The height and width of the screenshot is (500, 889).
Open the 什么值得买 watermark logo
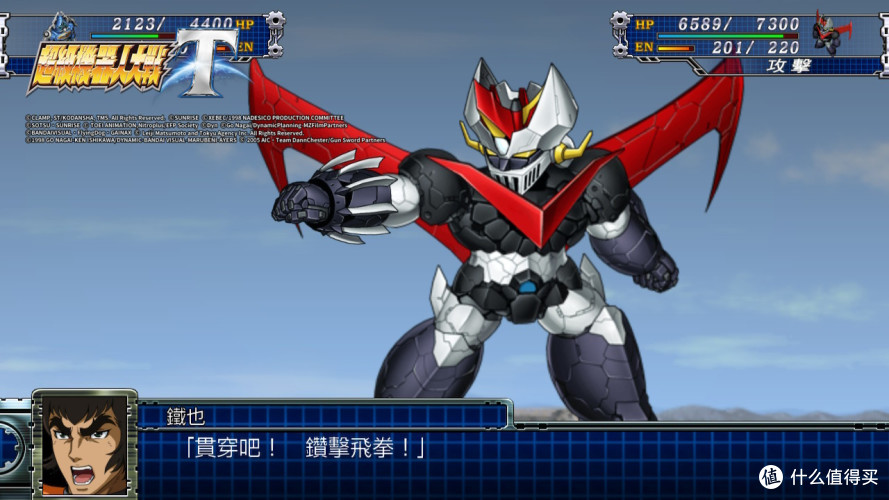tap(818, 474)
